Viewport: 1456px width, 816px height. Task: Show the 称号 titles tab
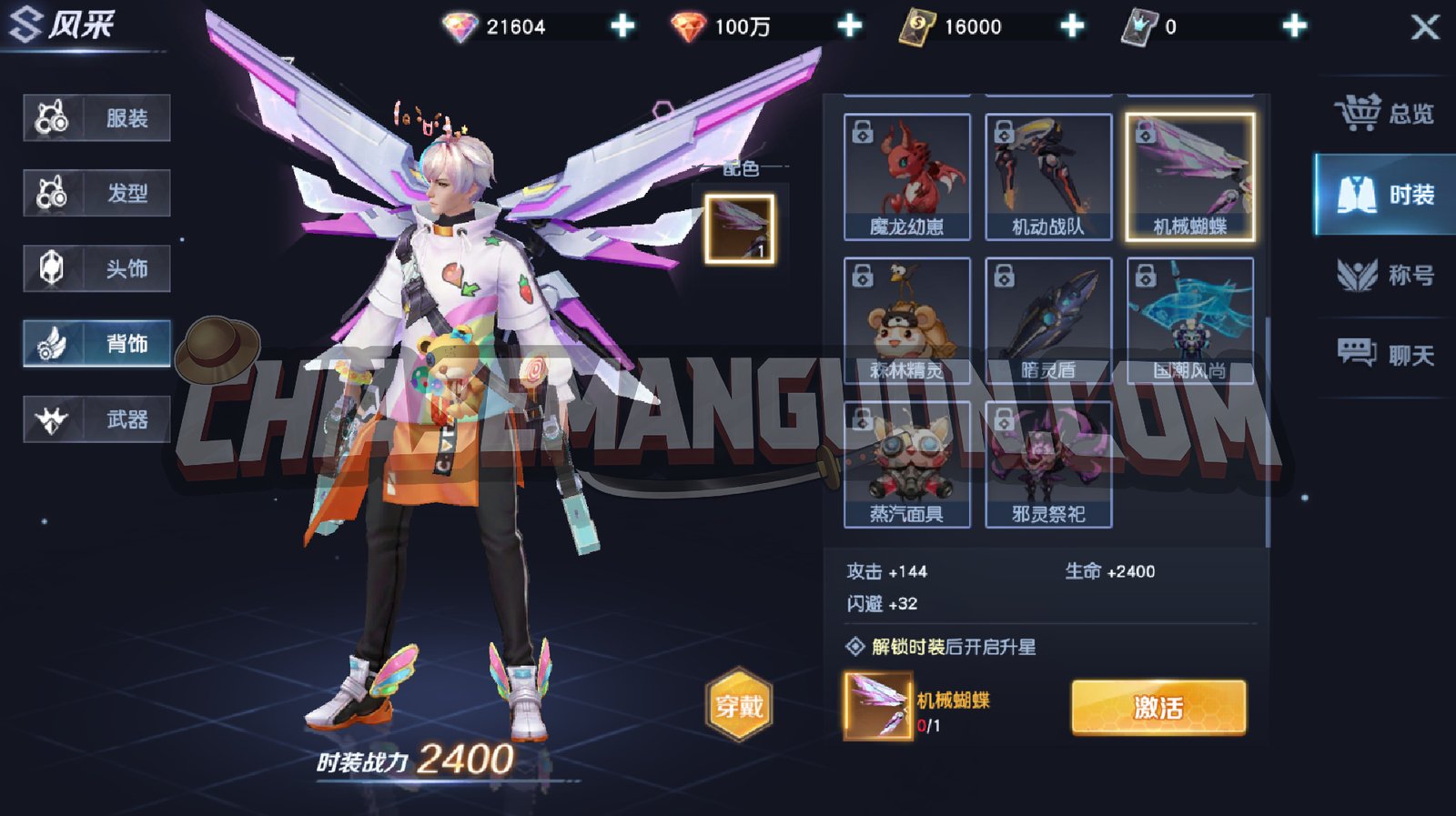pyautogui.click(x=1385, y=275)
